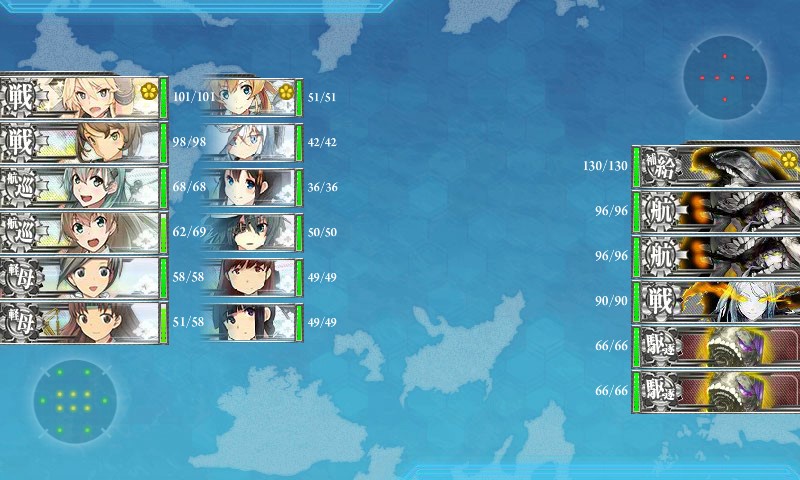Select the damaged cruiser banner at 62/69 HP
This screenshot has width=800, height=480.
82,232
